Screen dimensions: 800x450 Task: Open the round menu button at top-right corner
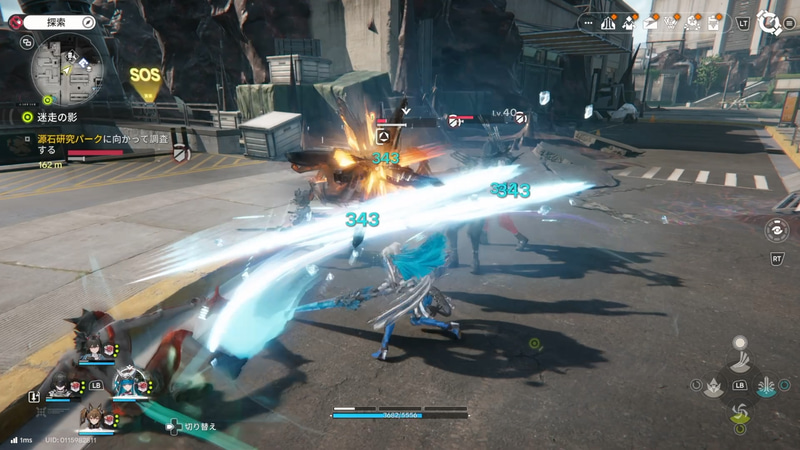click(x=768, y=22)
